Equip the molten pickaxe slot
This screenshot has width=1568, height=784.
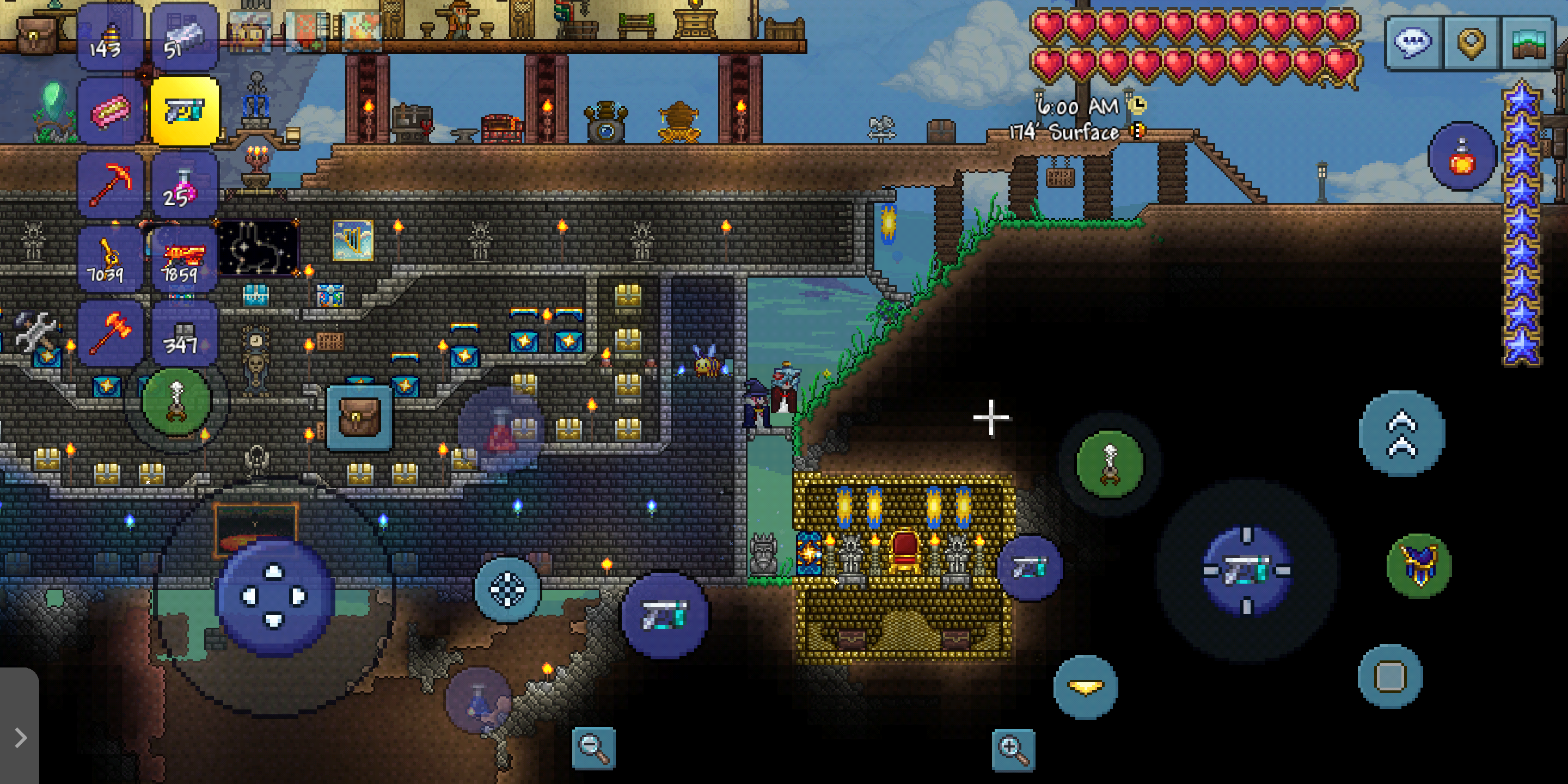coord(110,185)
